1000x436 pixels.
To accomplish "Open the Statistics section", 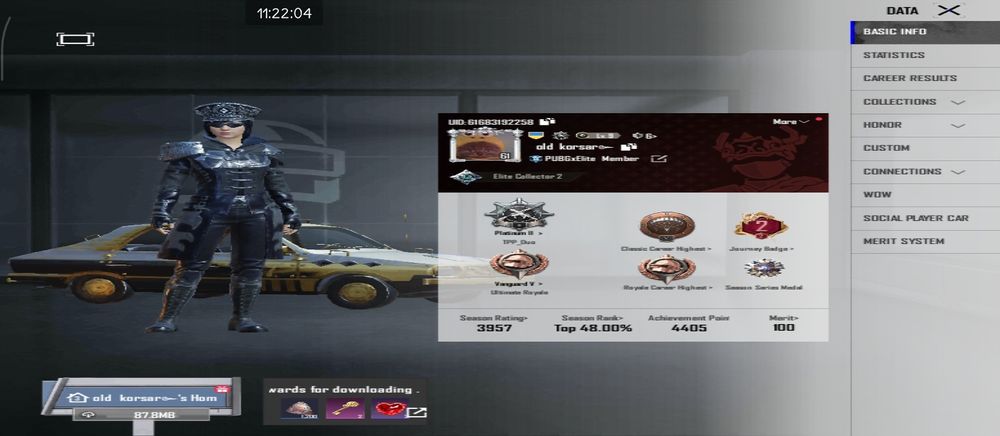I will coord(894,55).
